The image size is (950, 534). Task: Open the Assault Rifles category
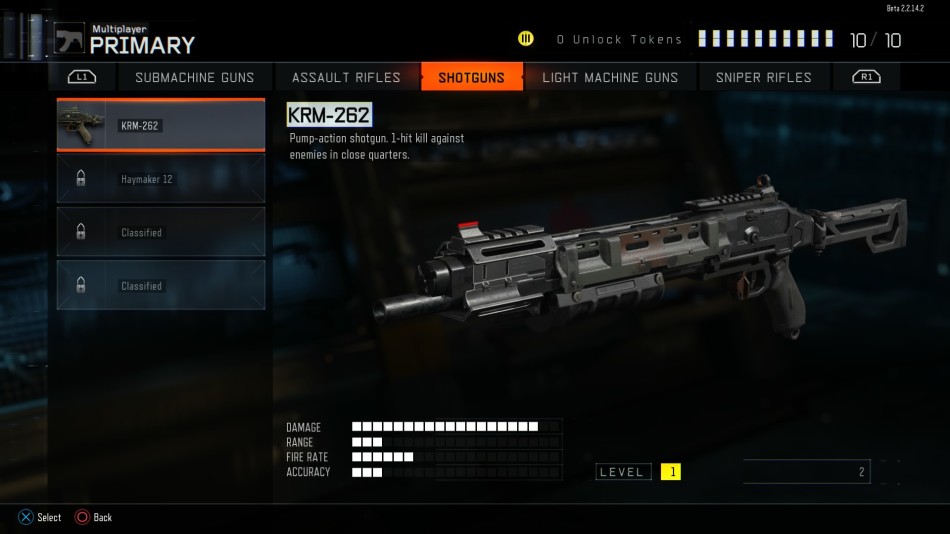coord(346,77)
